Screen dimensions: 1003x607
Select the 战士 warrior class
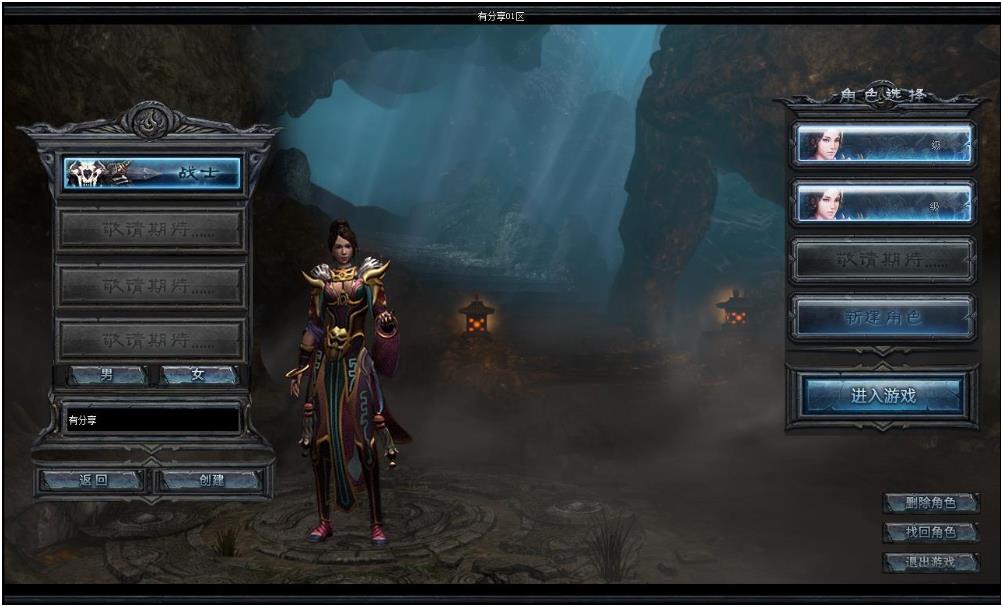point(152,173)
